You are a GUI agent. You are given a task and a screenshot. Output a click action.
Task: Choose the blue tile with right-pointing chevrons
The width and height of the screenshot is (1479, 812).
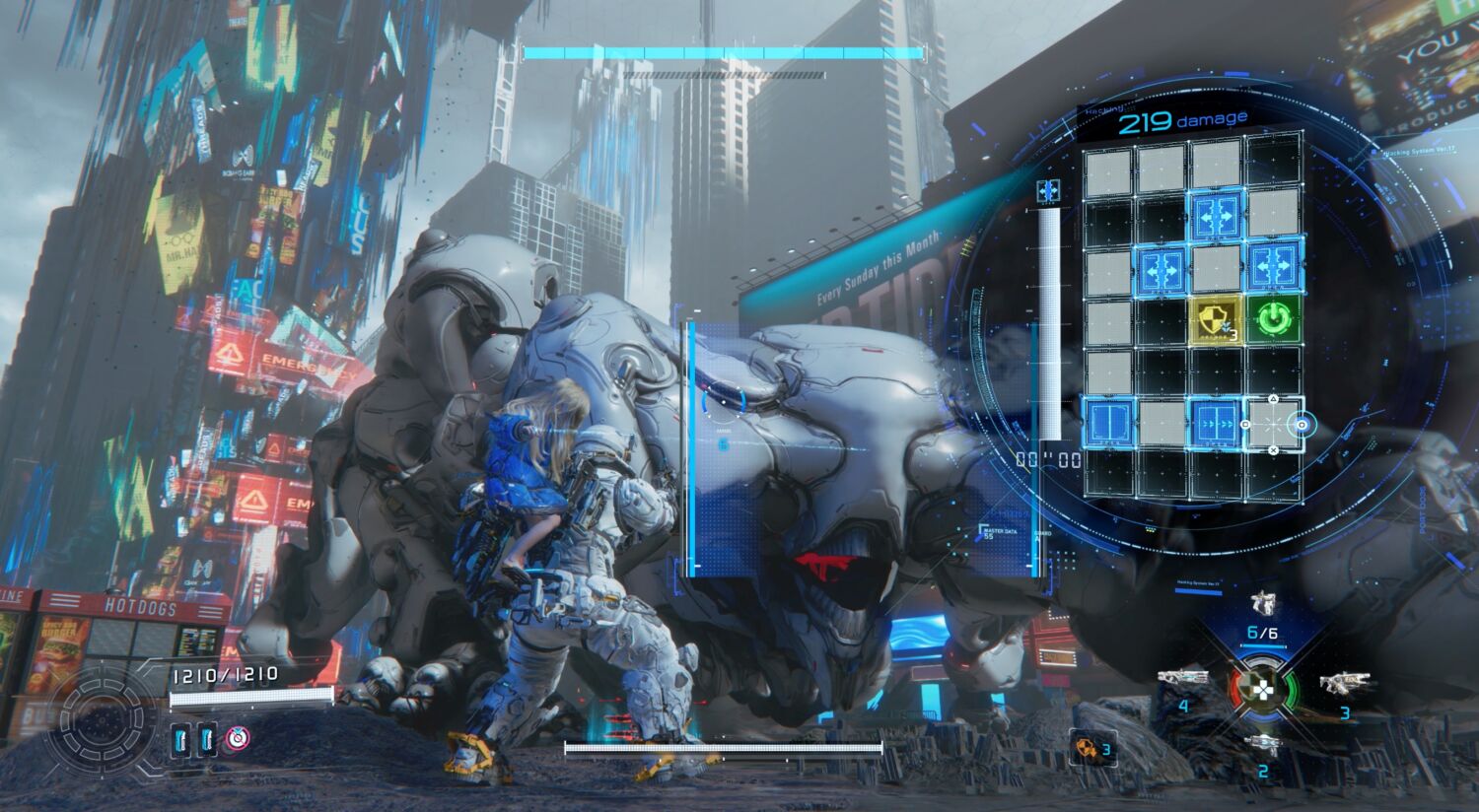[1218, 422]
